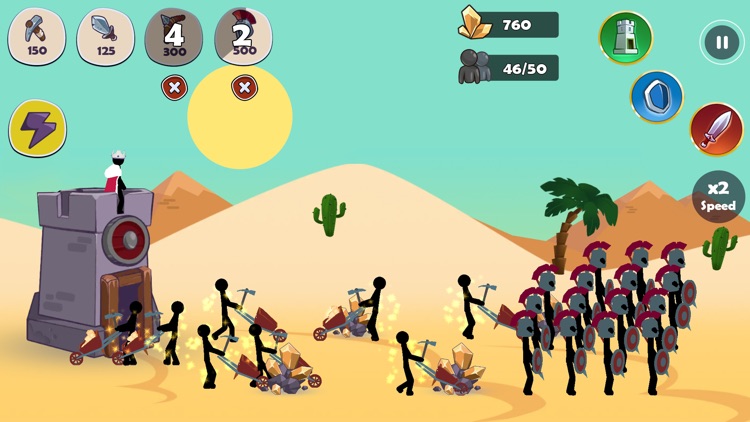Recruit the 125-cost sword unit

[105, 36]
